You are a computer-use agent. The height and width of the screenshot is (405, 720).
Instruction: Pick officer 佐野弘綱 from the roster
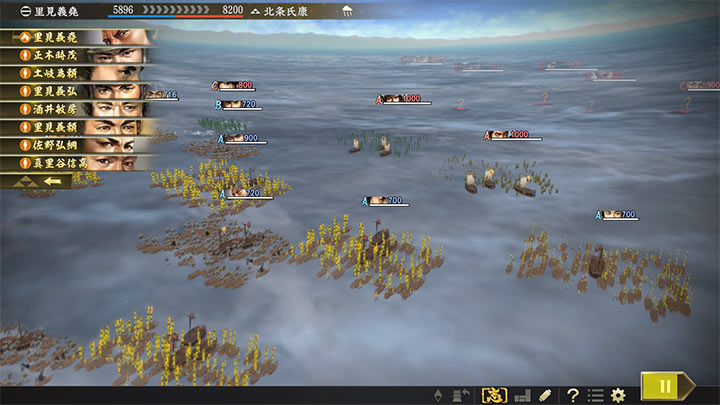click(80, 145)
